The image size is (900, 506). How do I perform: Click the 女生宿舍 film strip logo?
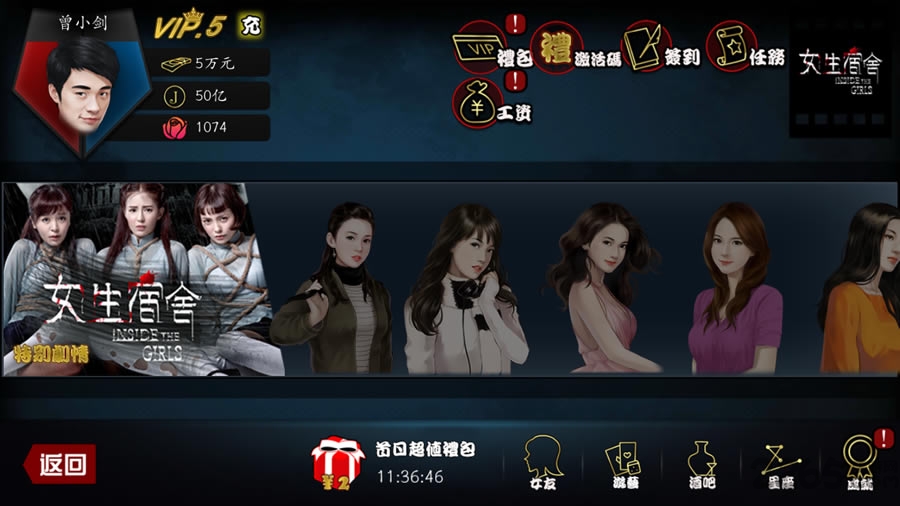coord(840,71)
